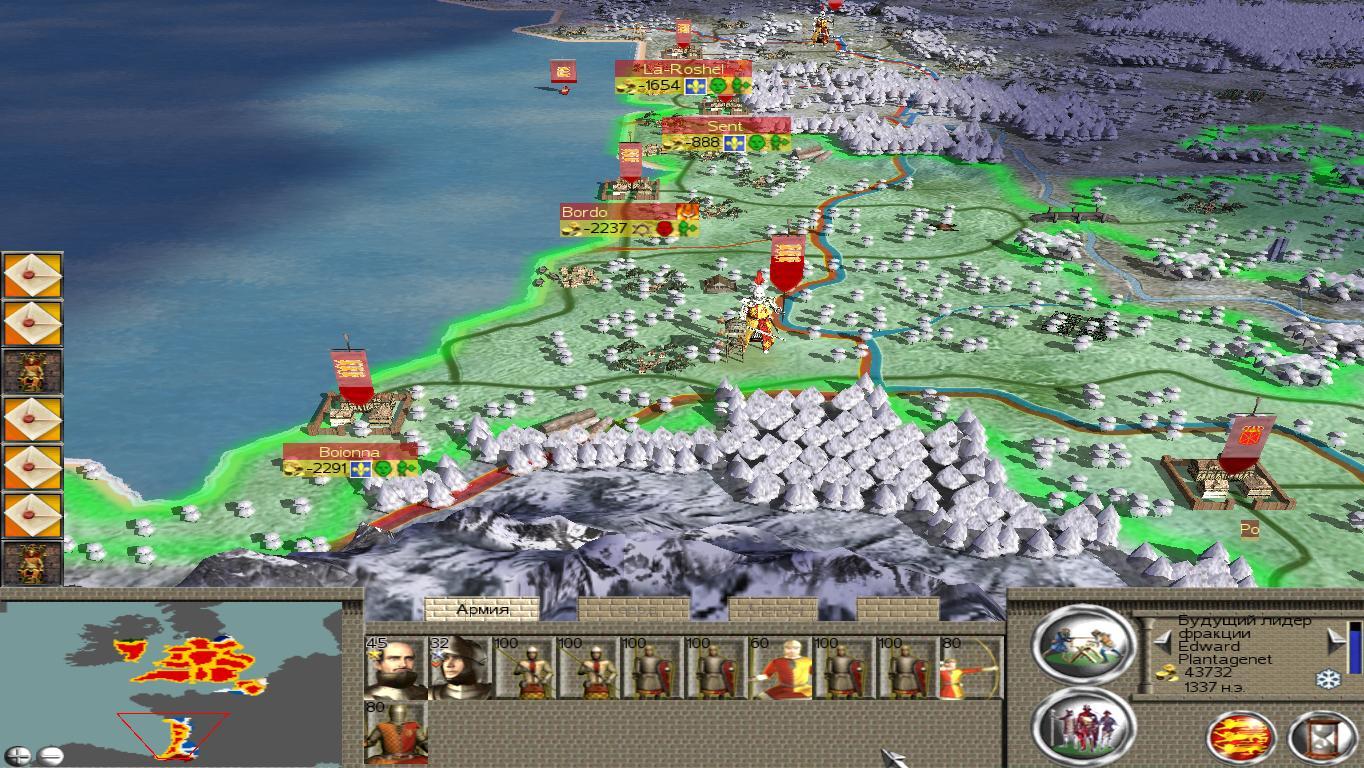The height and width of the screenshot is (768, 1364).
Task: Select the La-Roshel settlement label
Action: tap(682, 69)
